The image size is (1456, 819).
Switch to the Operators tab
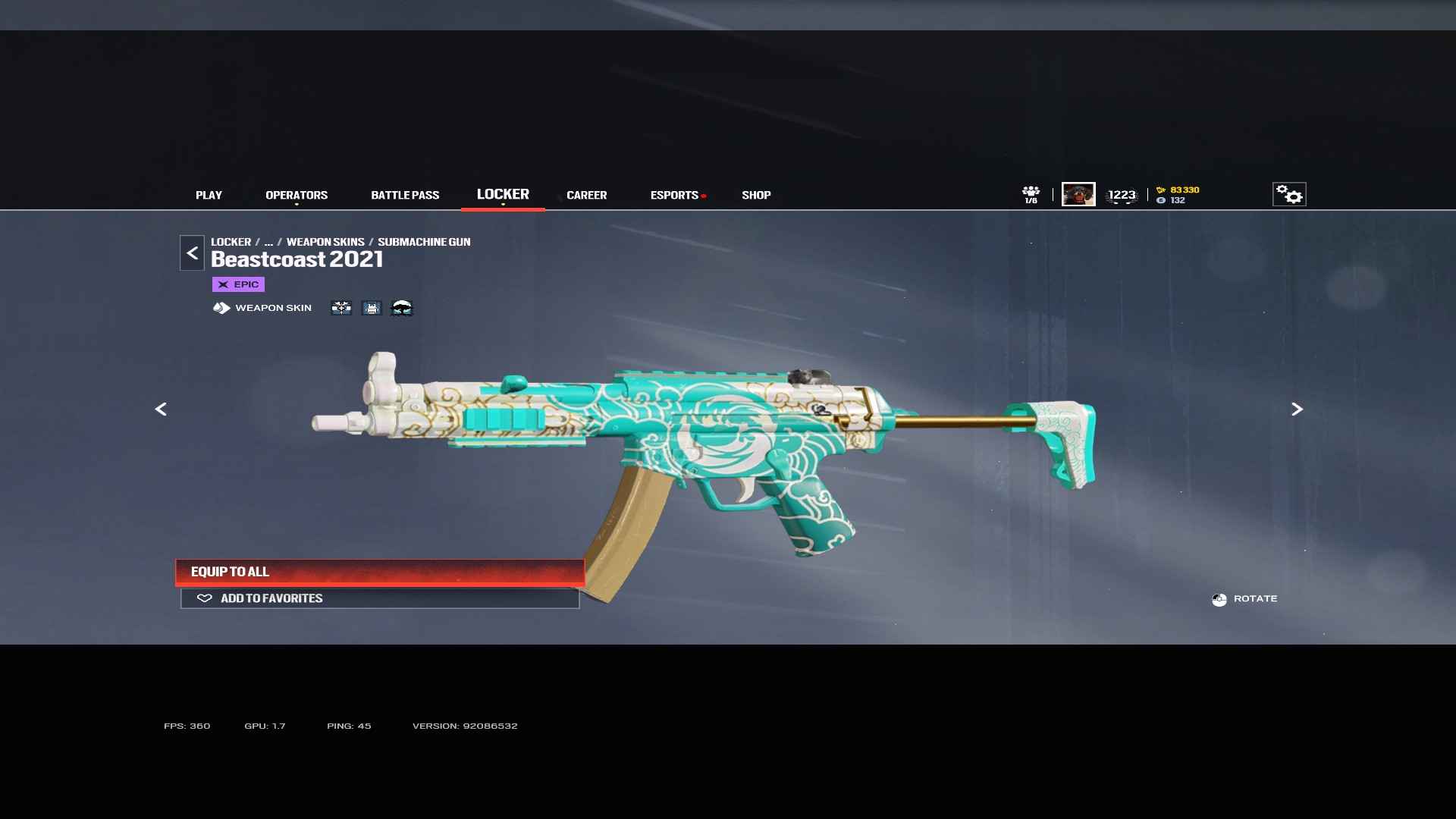[297, 195]
